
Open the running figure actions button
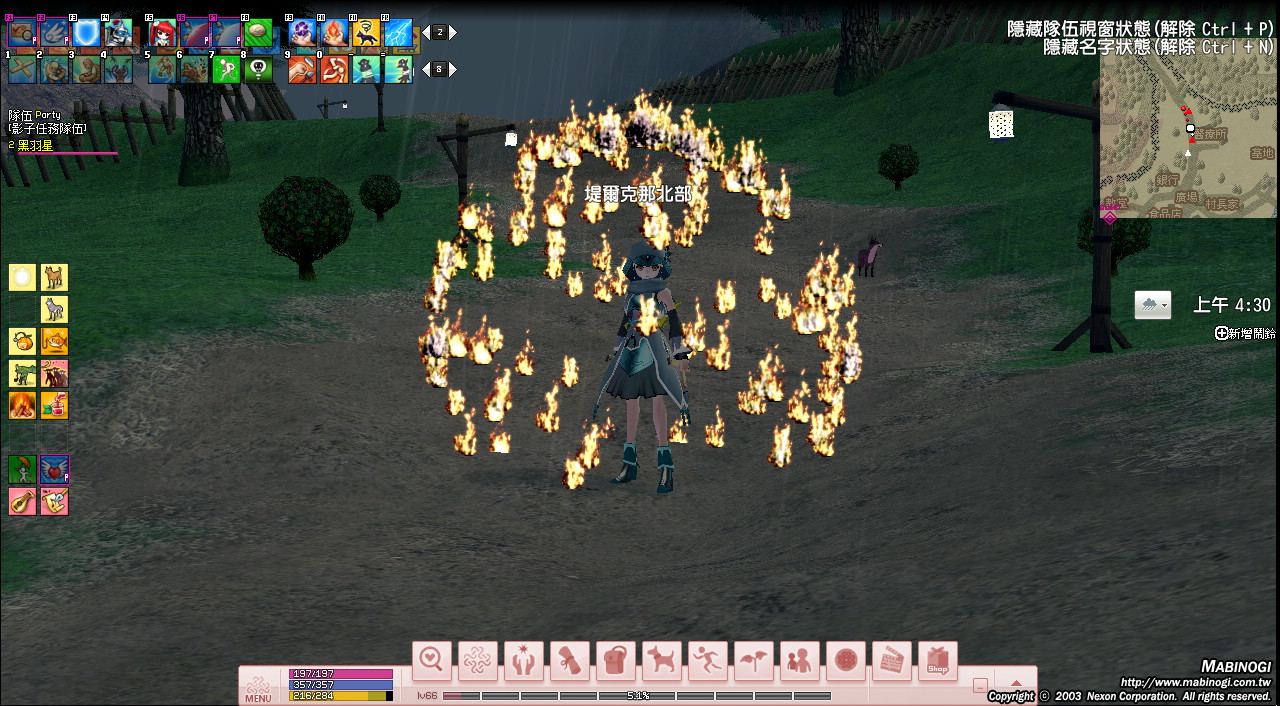[x=707, y=660]
